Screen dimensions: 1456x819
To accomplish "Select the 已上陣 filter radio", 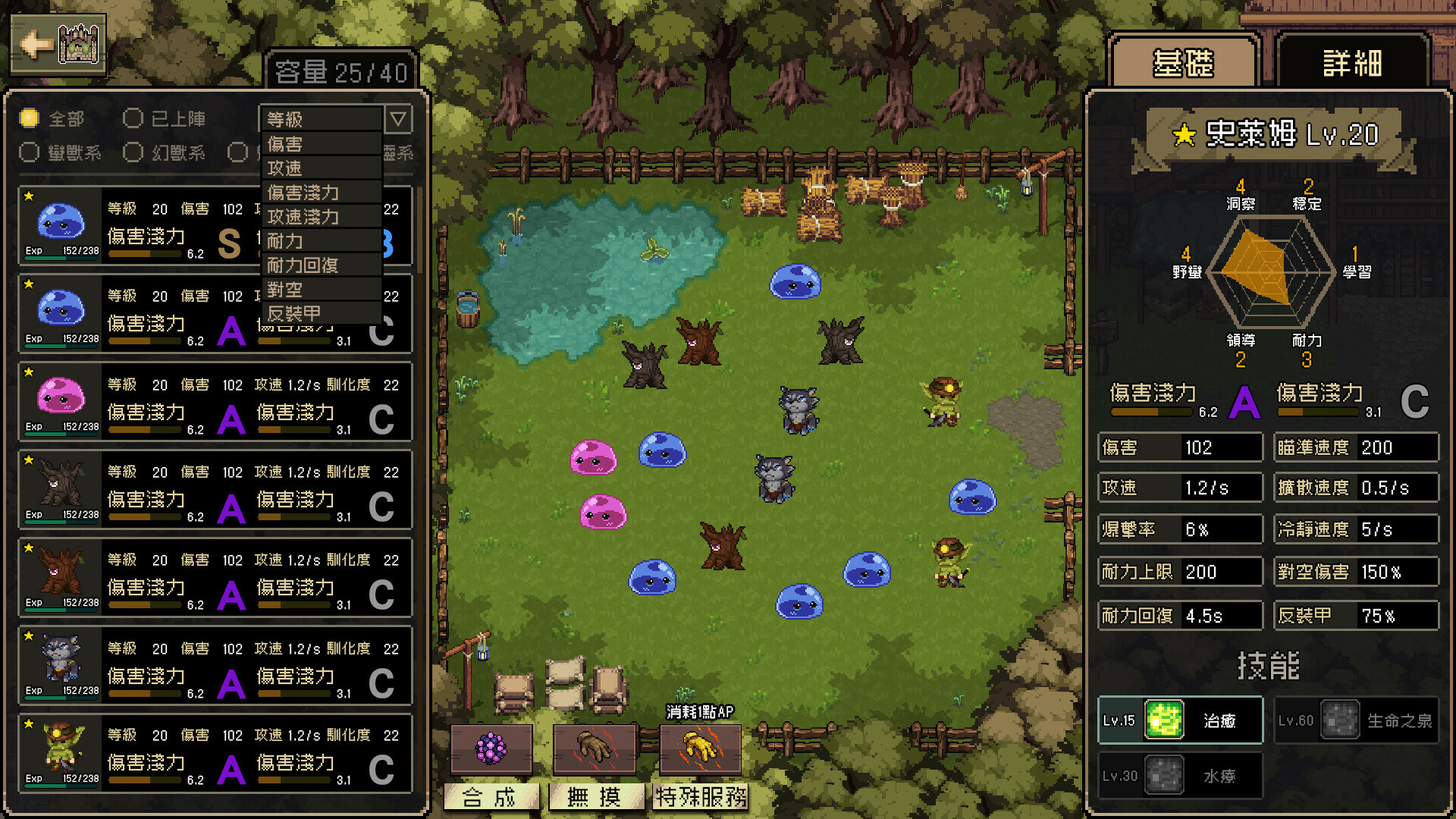I will (133, 118).
